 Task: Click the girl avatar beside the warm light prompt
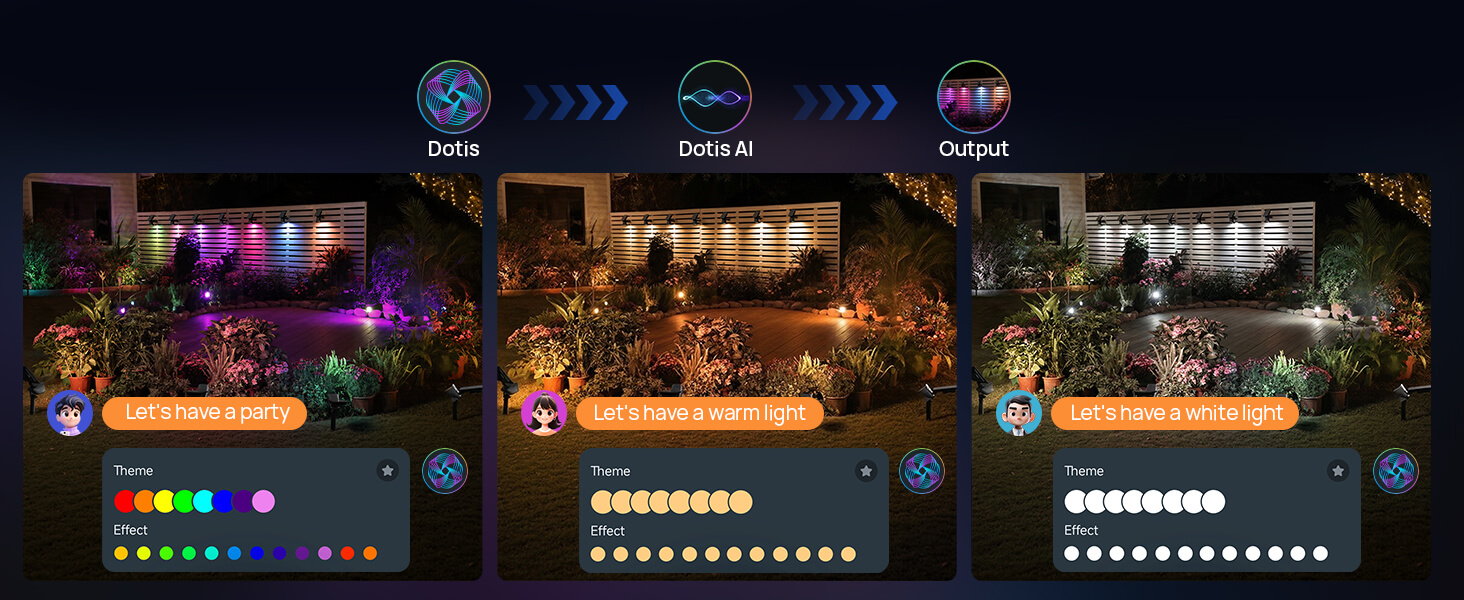[x=544, y=413]
